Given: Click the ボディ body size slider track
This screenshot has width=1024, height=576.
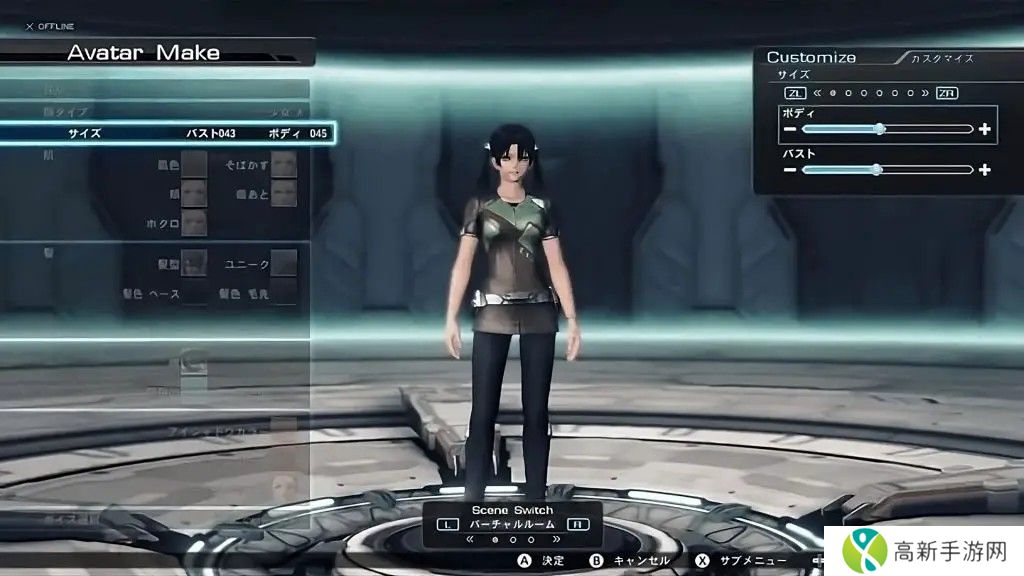Looking at the screenshot, I should [x=887, y=129].
